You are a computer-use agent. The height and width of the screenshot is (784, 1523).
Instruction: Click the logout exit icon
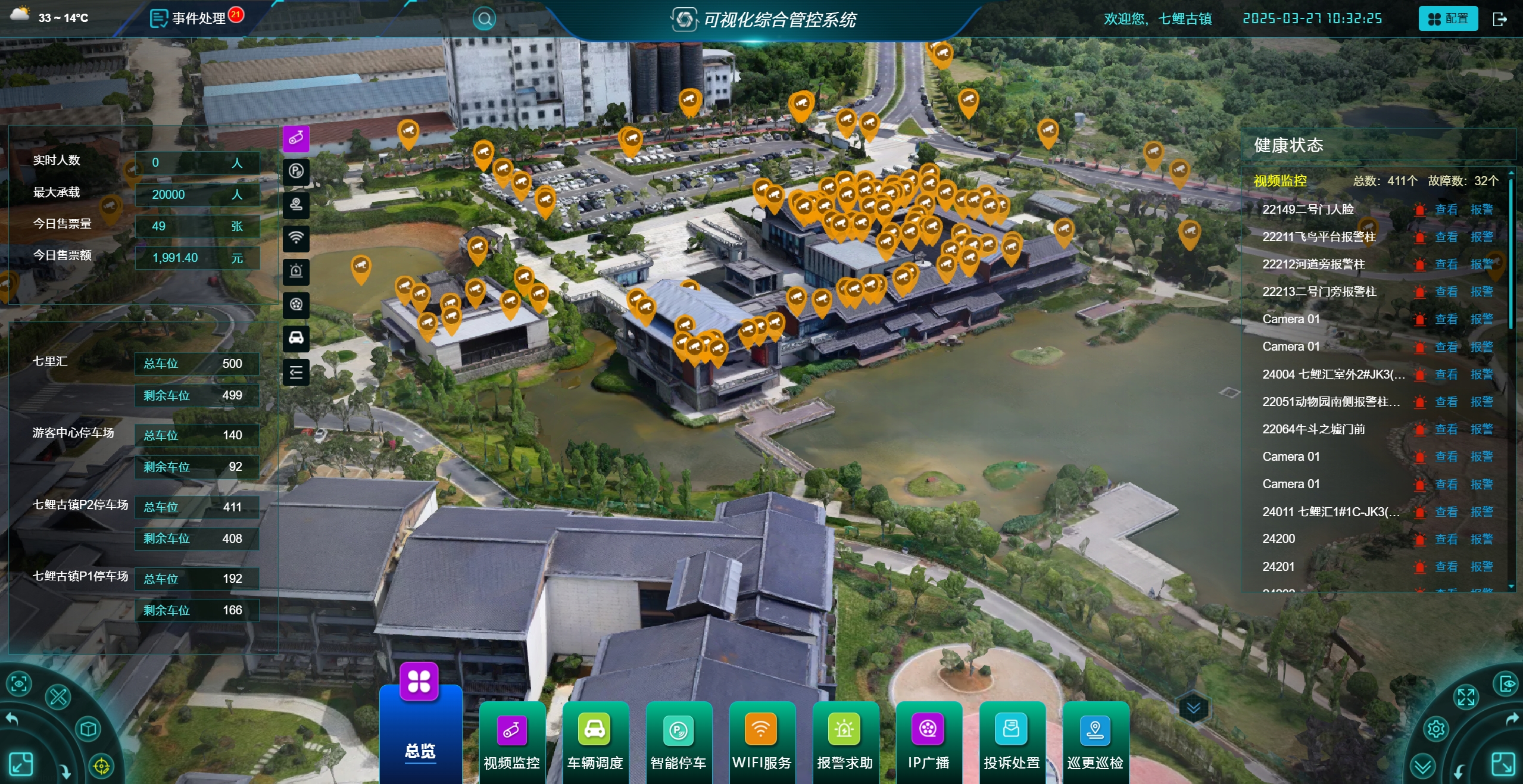pos(1500,19)
